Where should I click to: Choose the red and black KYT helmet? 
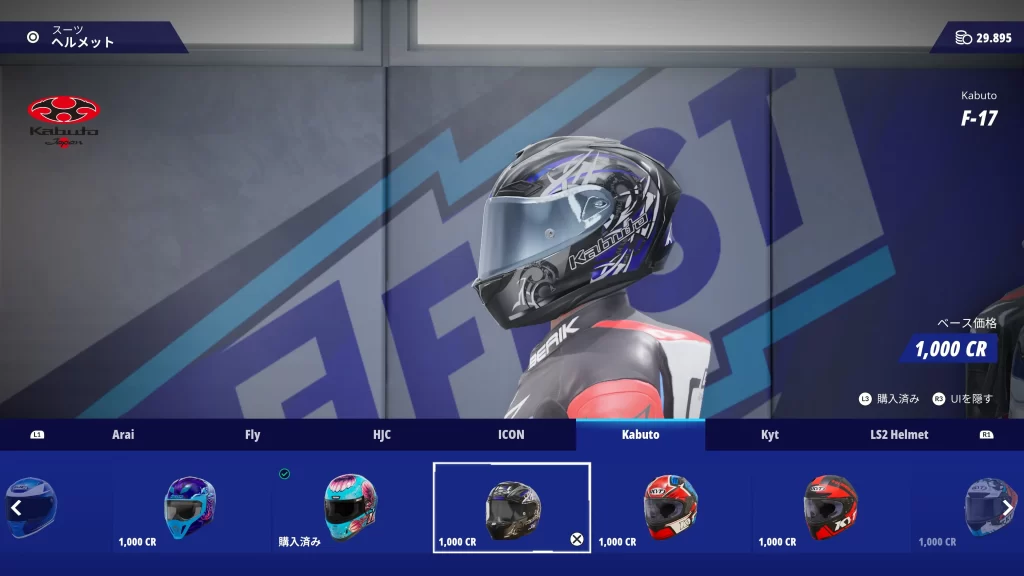tap(831, 506)
